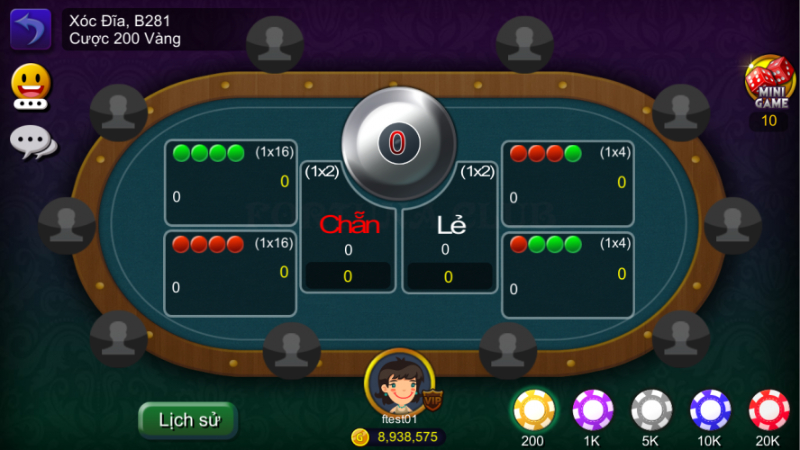The height and width of the screenshot is (450, 800).
Task: Pick the 5K grey chip
Action: pos(651,410)
